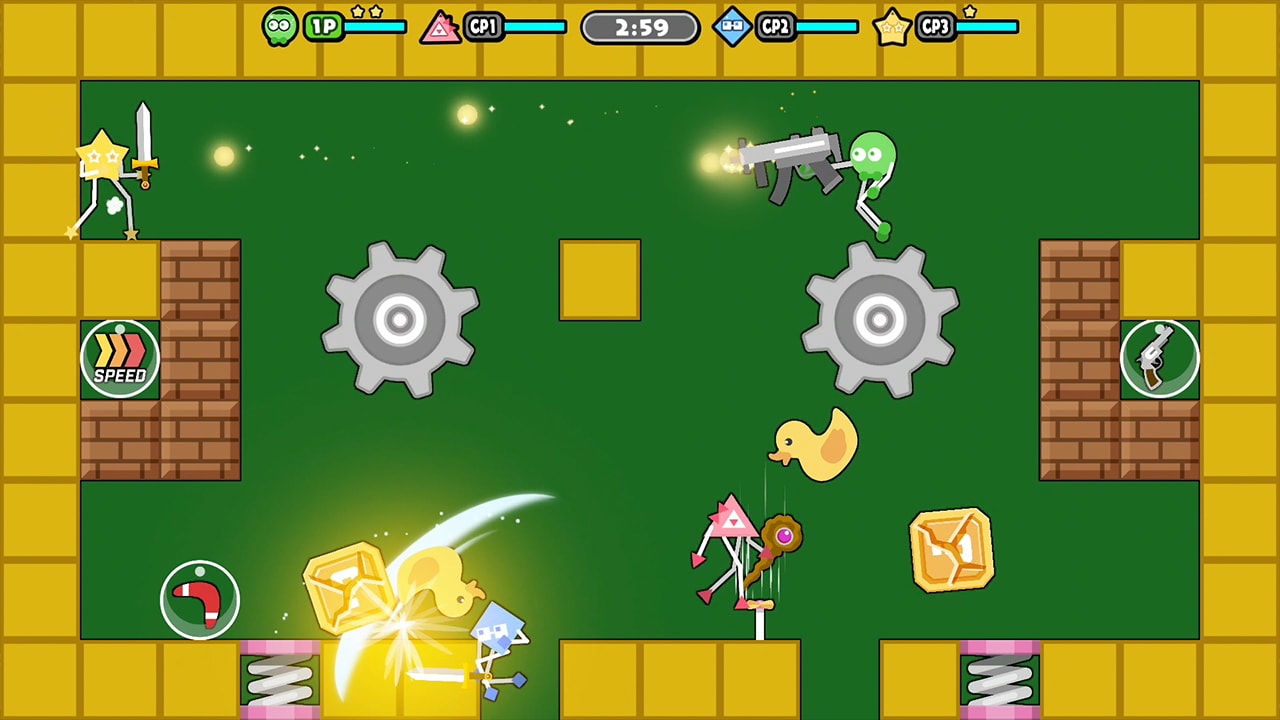Select the 1P name tag label
The height and width of the screenshot is (720, 1280).
tap(322, 27)
